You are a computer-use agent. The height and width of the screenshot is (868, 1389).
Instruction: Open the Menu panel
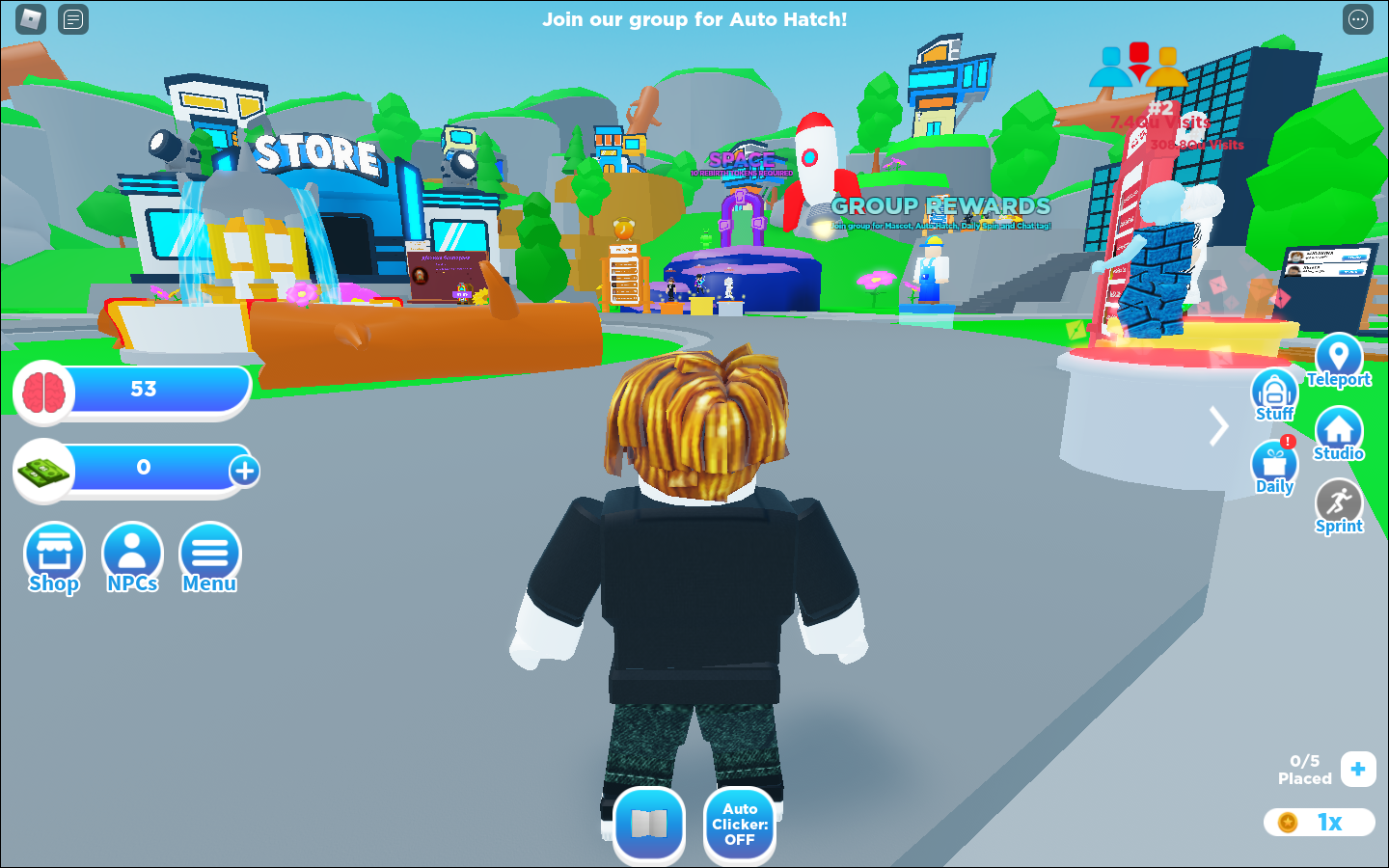pyautogui.click(x=209, y=557)
